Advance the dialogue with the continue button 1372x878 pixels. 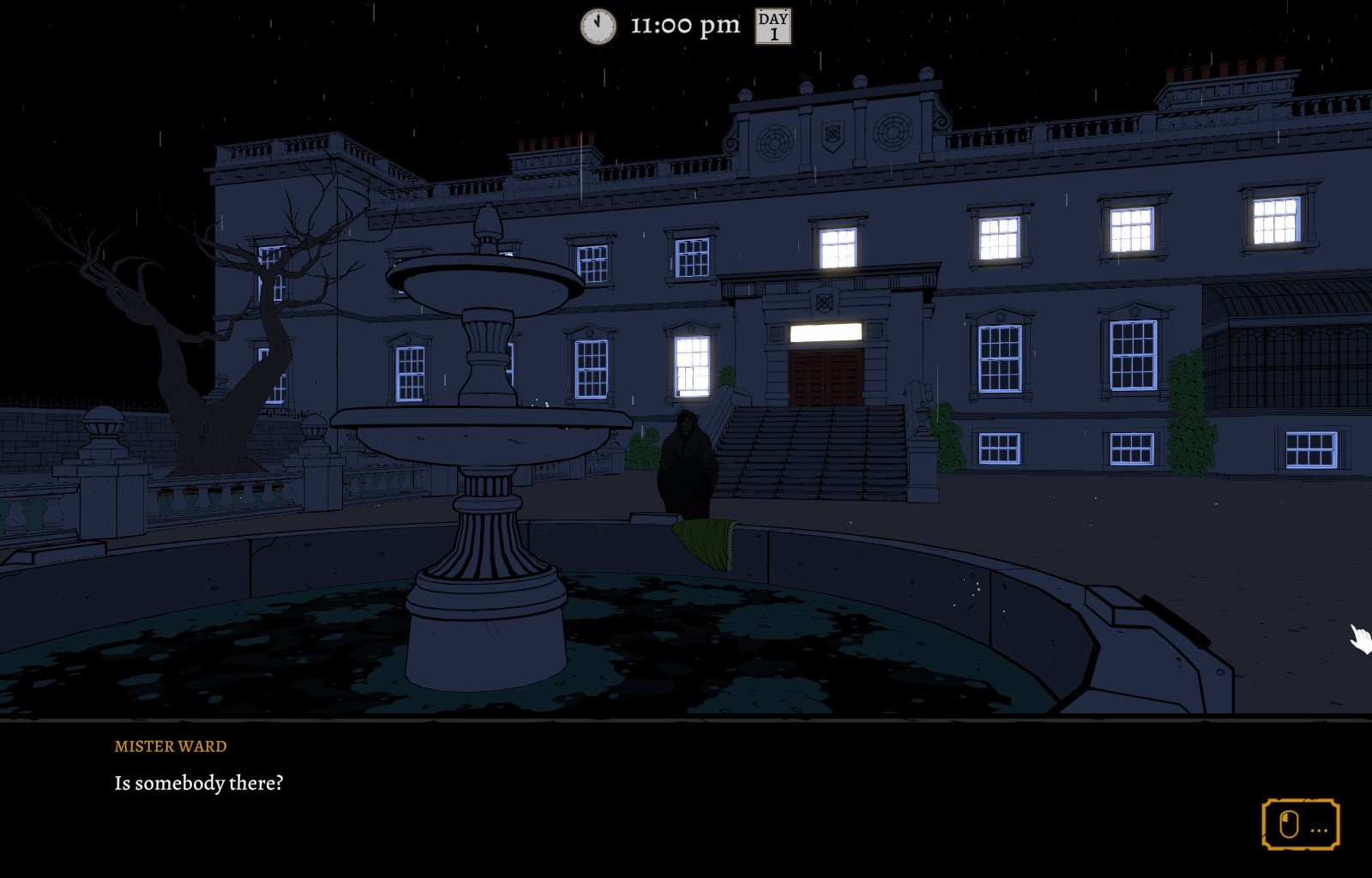[1300, 825]
